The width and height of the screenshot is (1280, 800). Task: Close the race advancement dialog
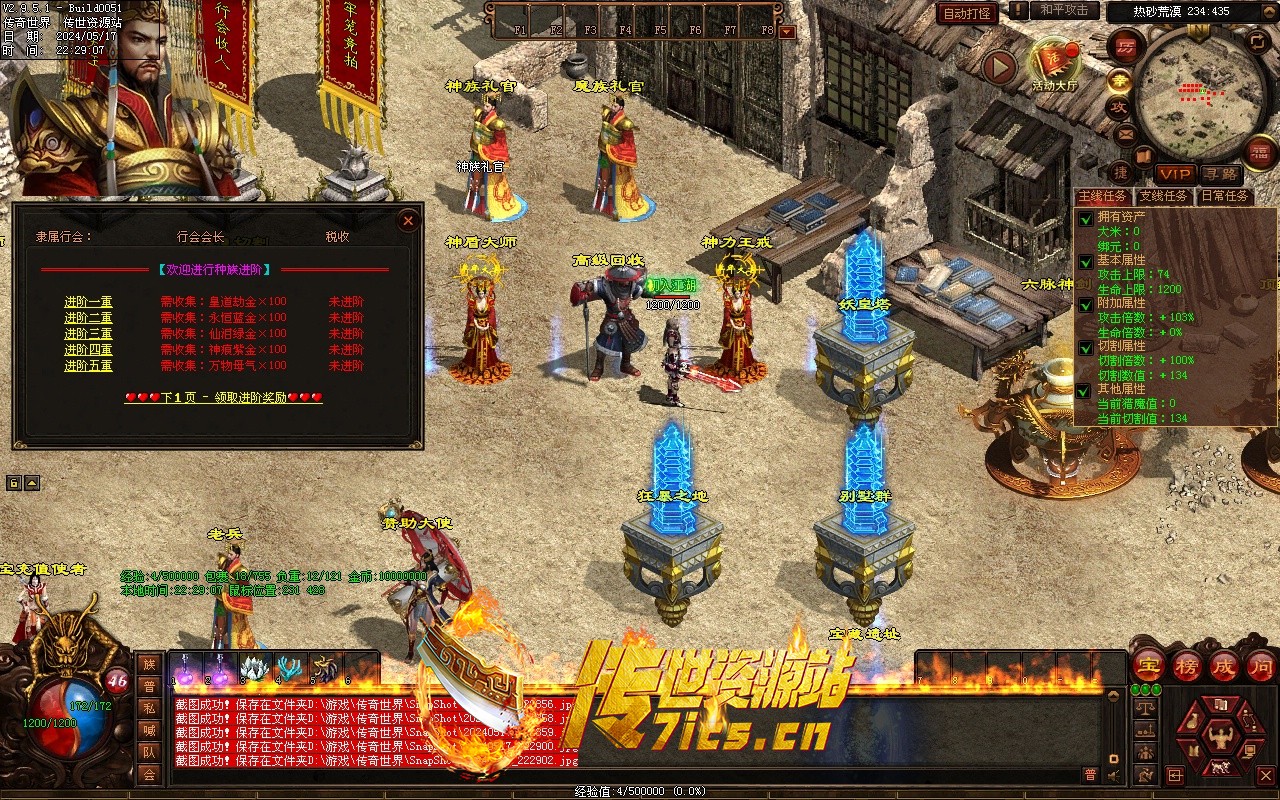[407, 220]
